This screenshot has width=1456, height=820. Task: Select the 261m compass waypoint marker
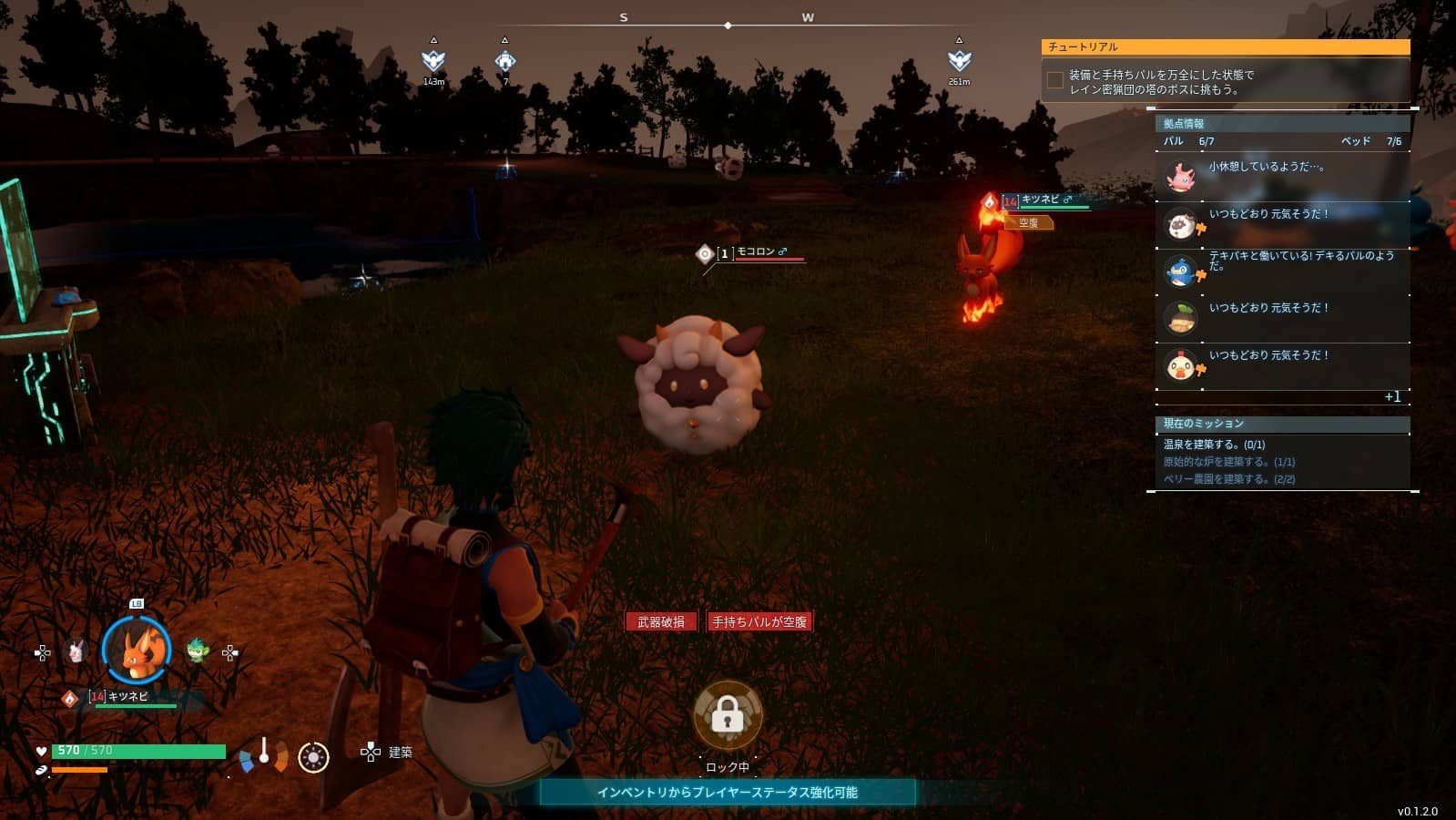pos(959,61)
